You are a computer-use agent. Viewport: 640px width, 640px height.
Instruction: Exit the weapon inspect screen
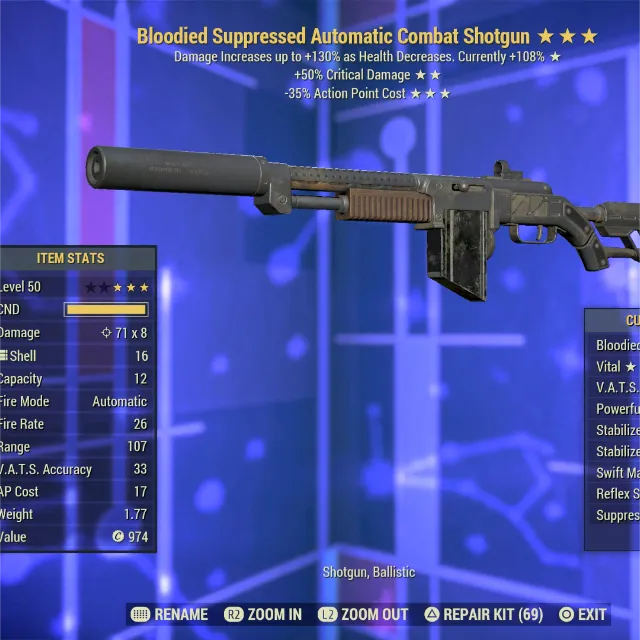tap(583, 614)
